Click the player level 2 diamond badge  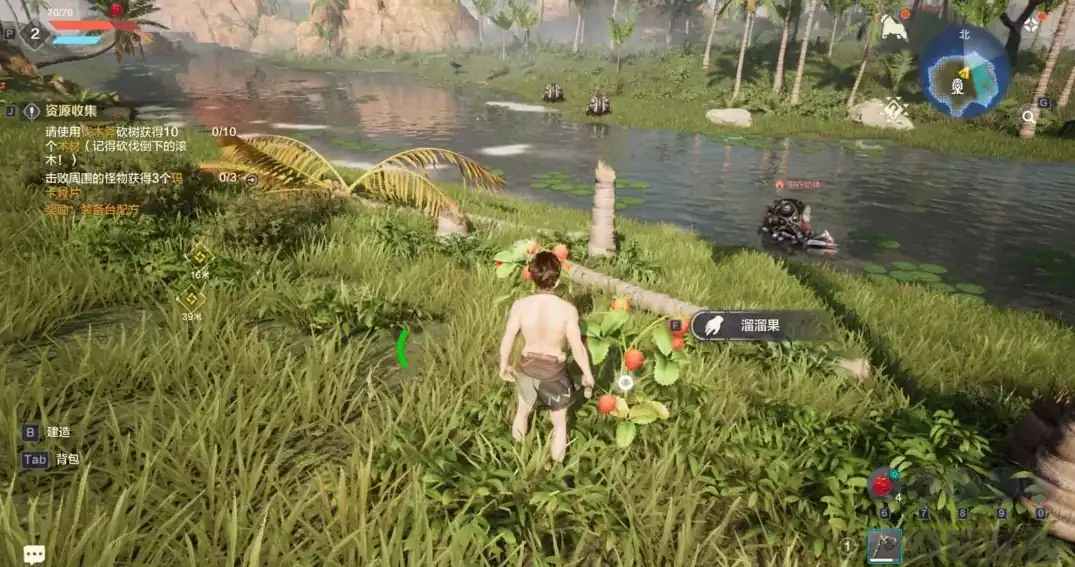[34, 34]
